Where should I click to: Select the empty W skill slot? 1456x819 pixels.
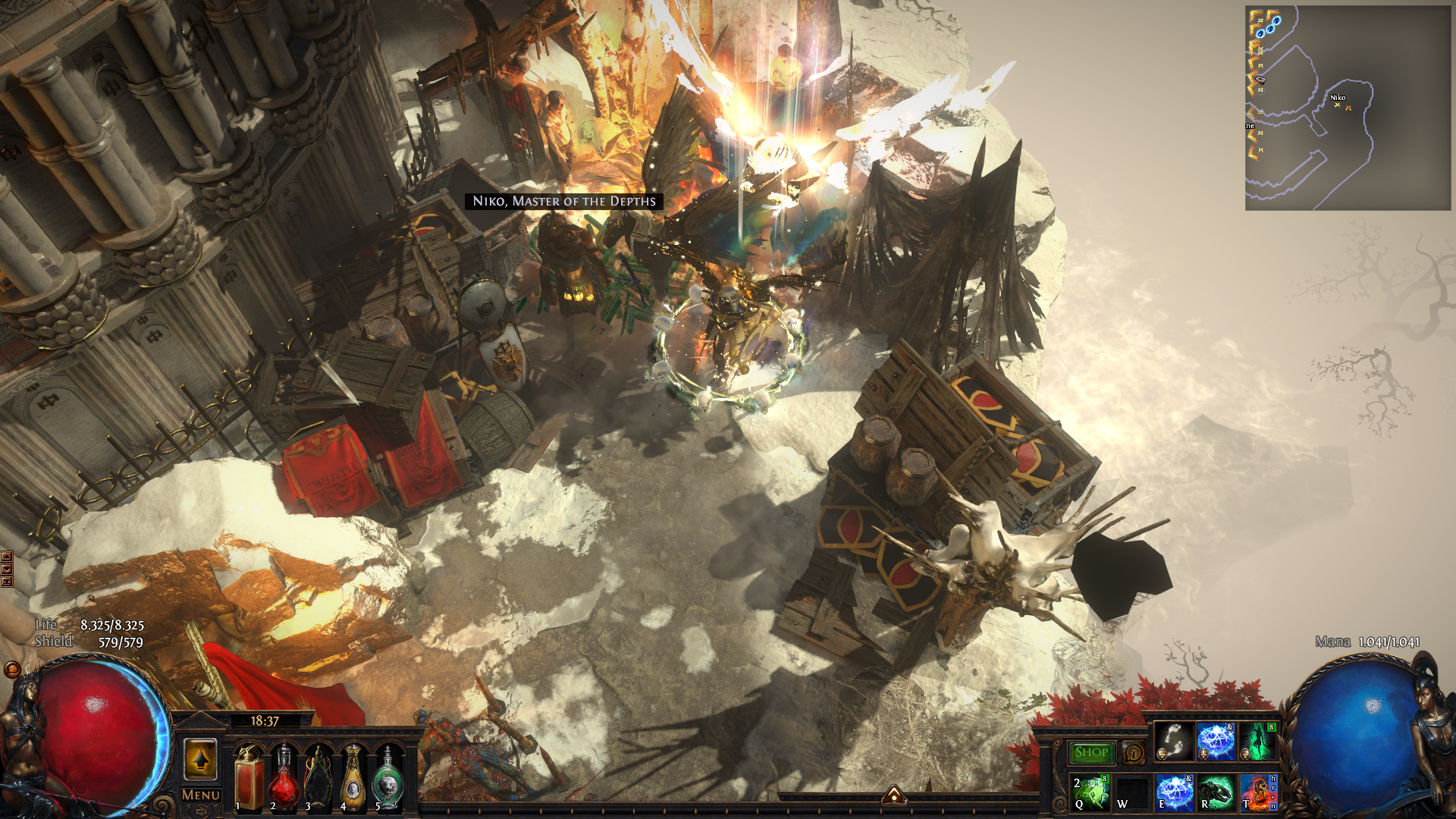click(x=1132, y=792)
